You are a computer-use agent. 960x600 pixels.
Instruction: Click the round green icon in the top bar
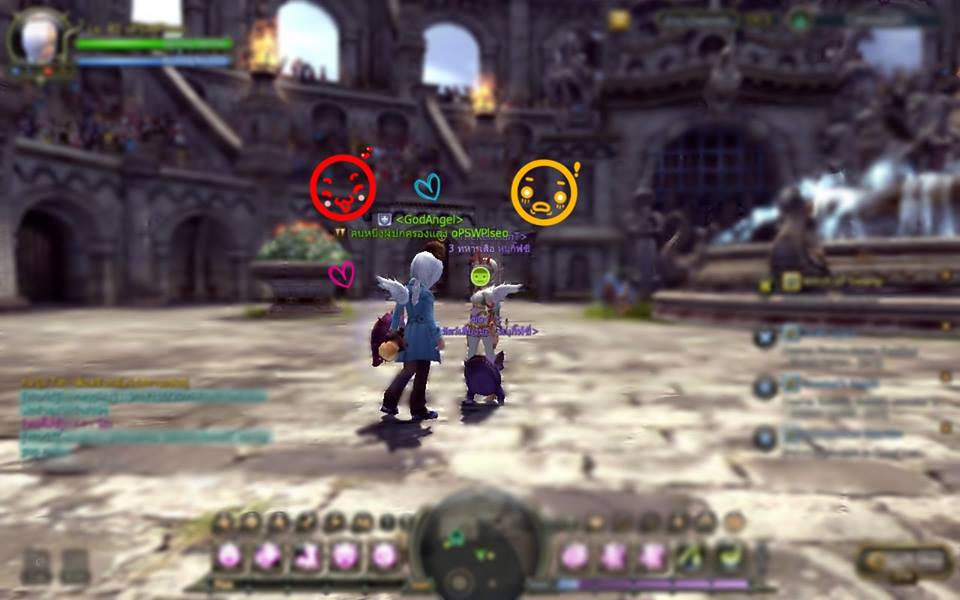800,19
